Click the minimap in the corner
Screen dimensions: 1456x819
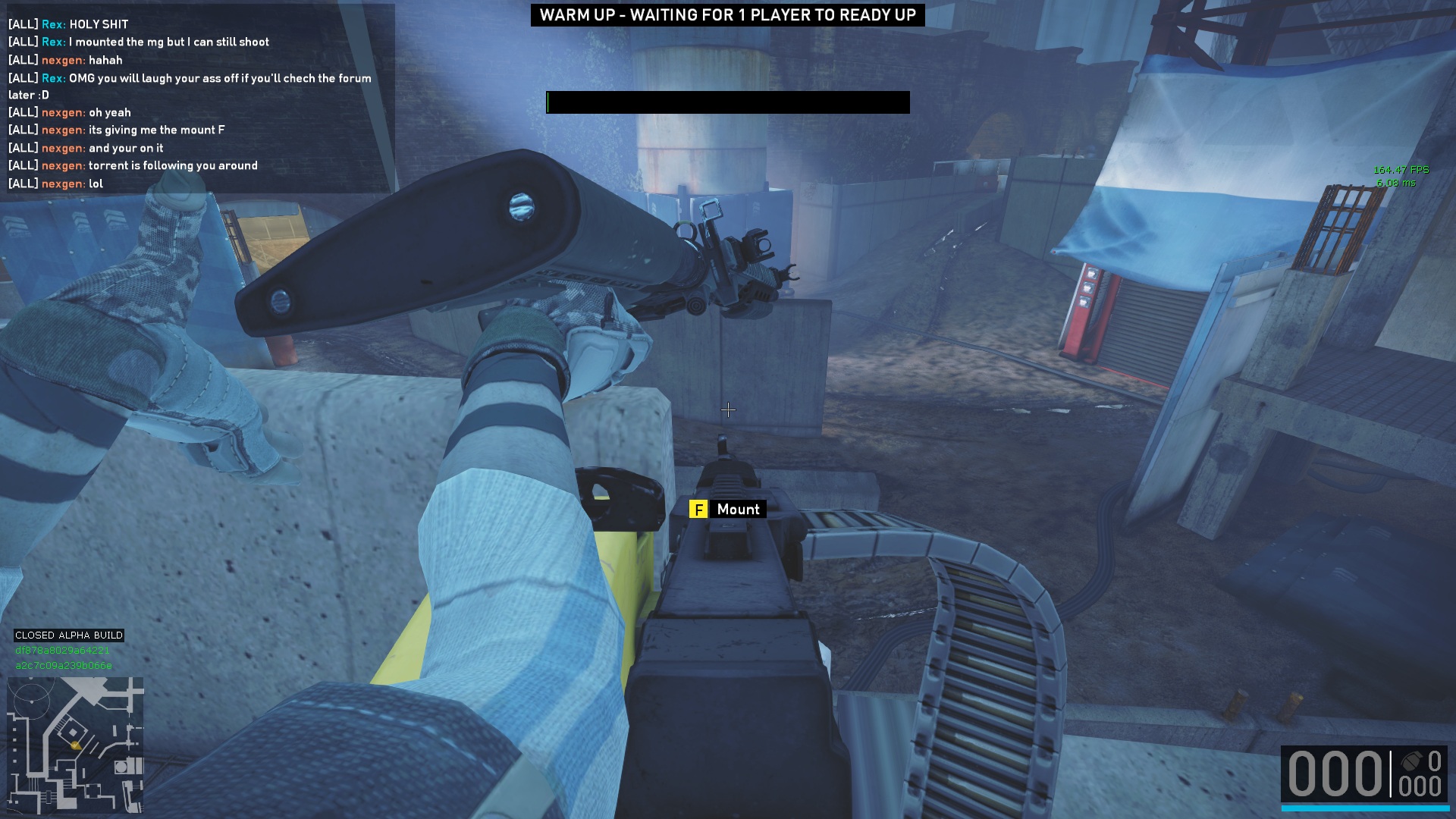[x=75, y=744]
